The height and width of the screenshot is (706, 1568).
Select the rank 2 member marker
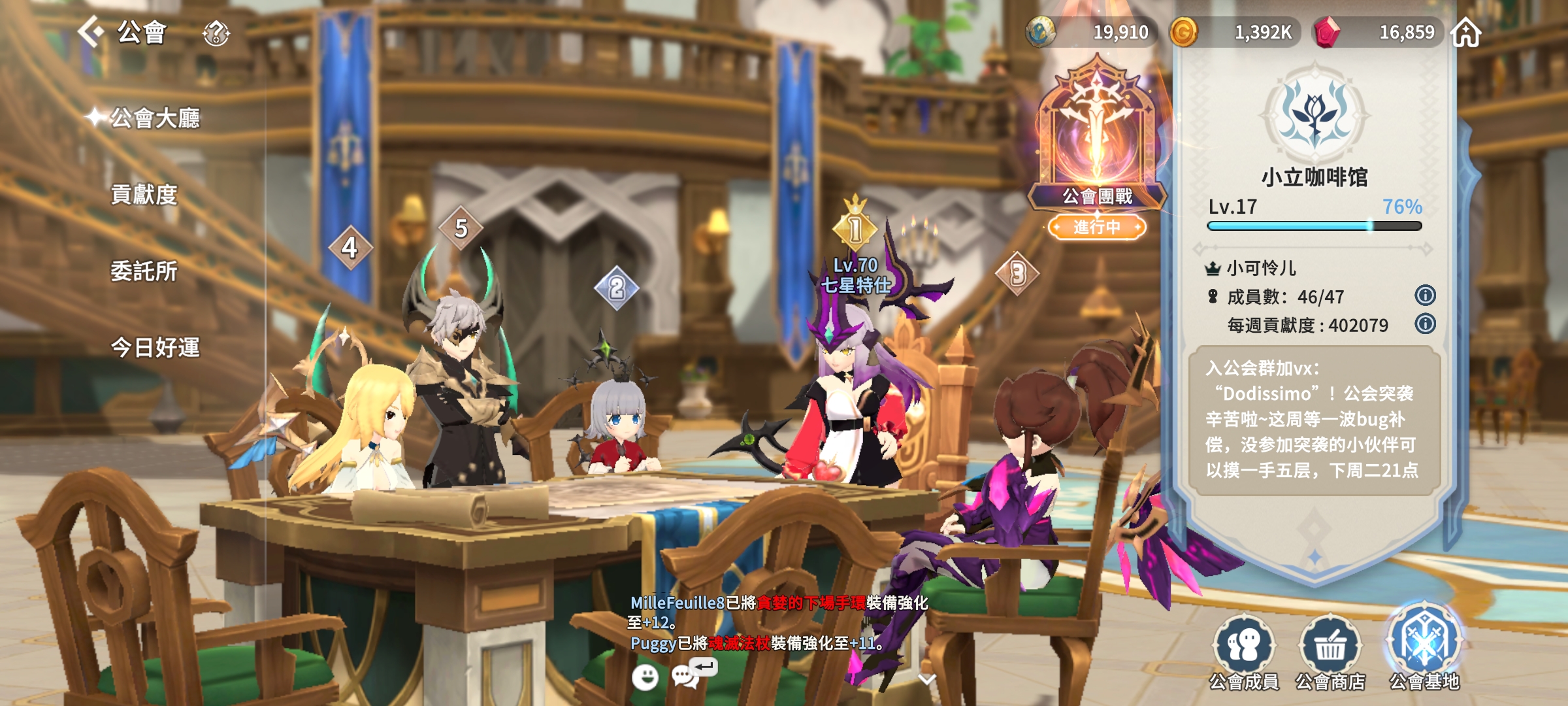click(617, 288)
